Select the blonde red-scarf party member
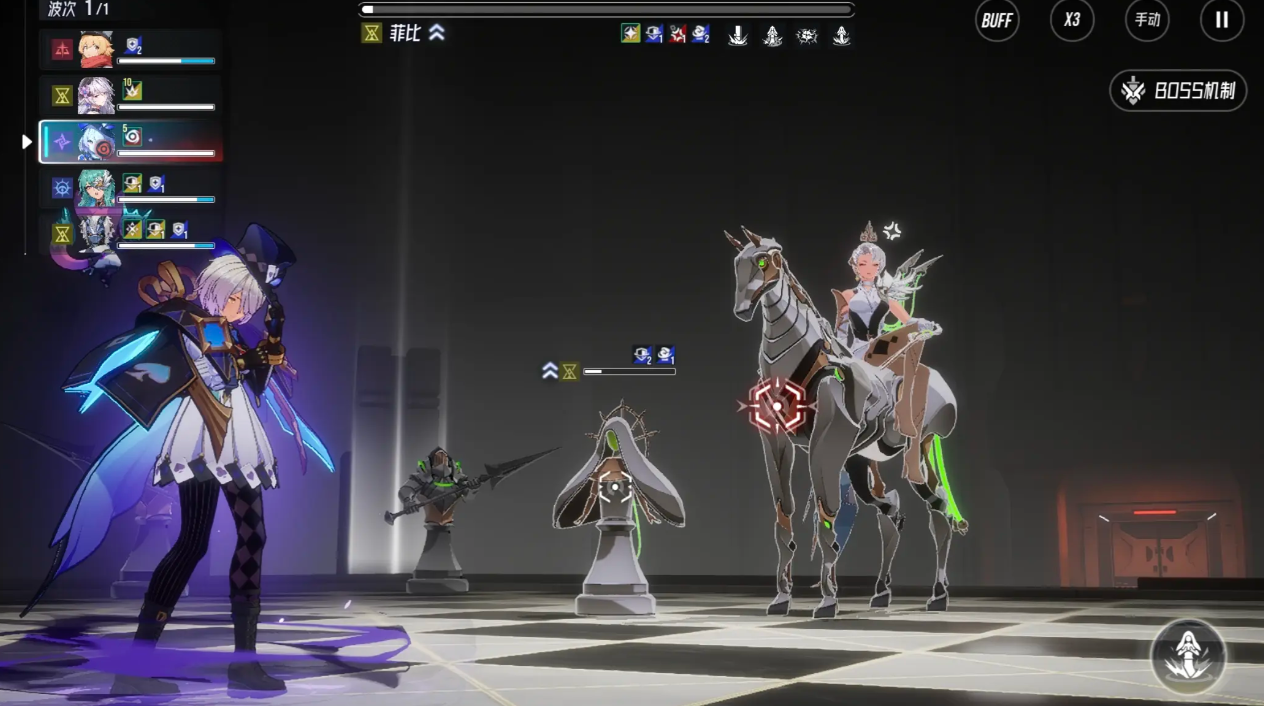The height and width of the screenshot is (706, 1264). tap(97, 49)
